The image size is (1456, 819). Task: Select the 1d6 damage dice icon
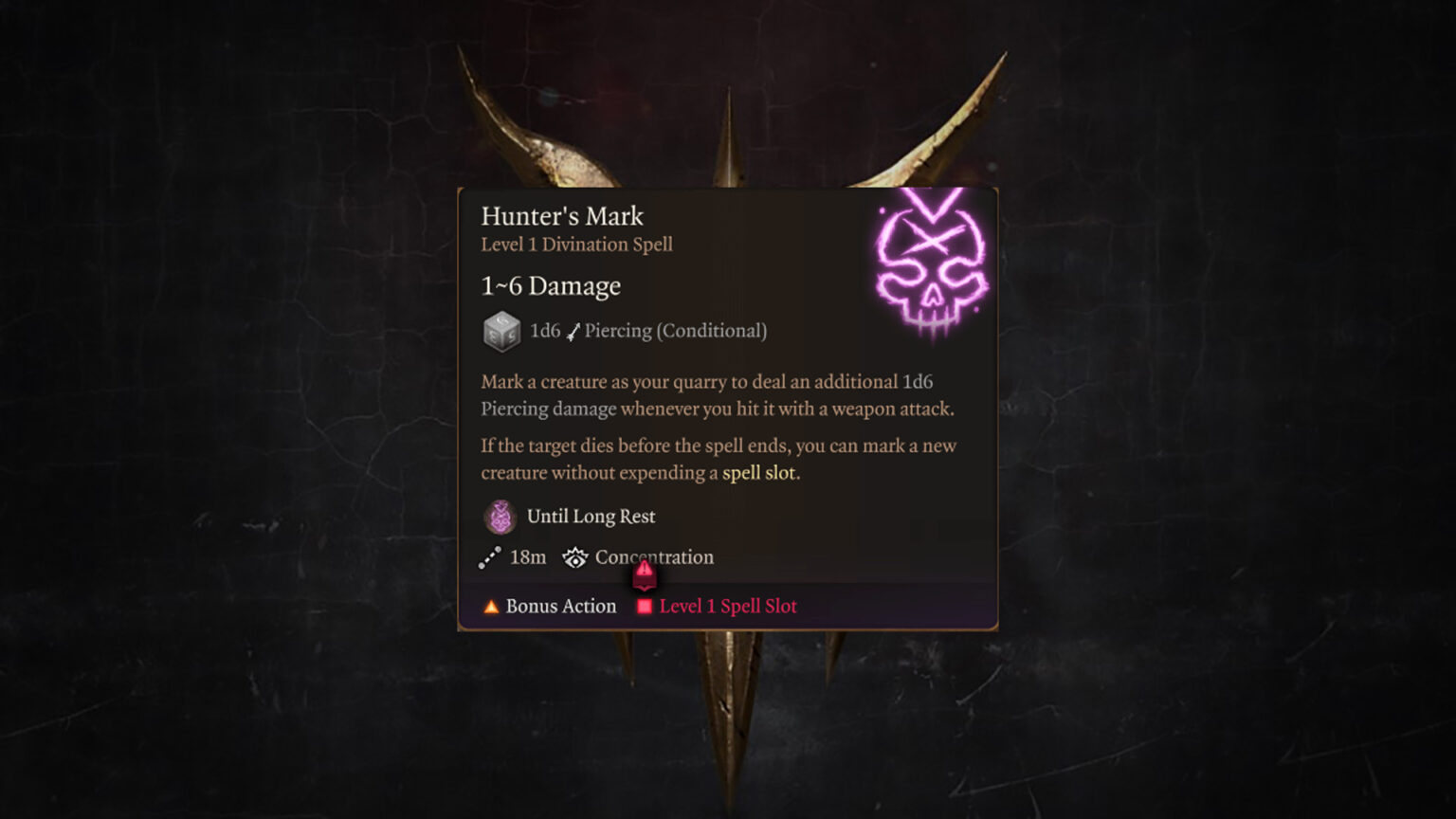tap(501, 332)
